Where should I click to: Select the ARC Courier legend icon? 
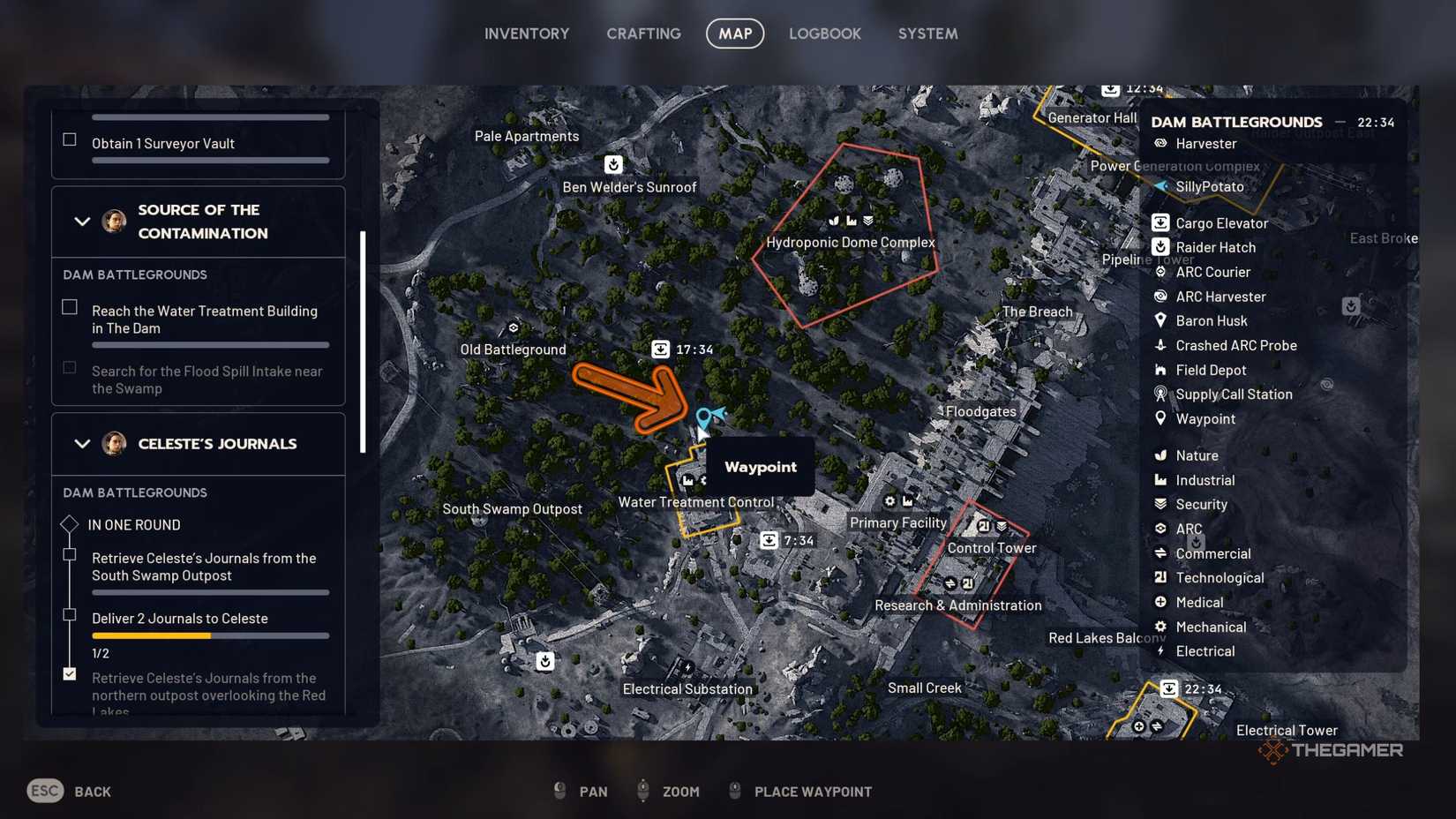pyautogui.click(x=1161, y=272)
